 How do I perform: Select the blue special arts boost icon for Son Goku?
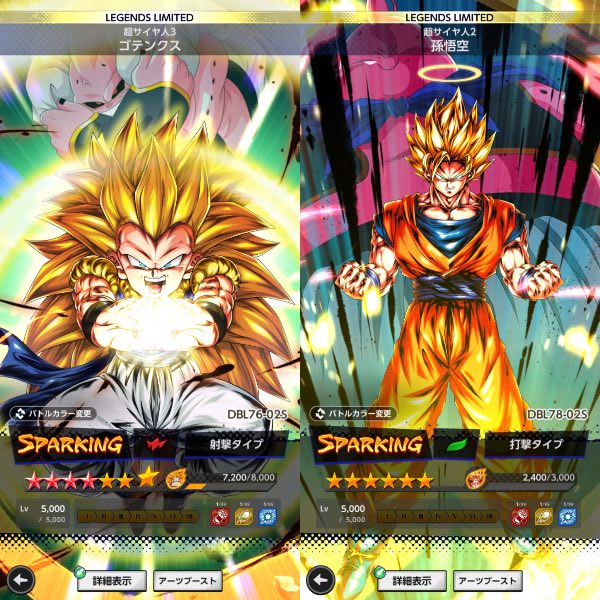coord(569,516)
